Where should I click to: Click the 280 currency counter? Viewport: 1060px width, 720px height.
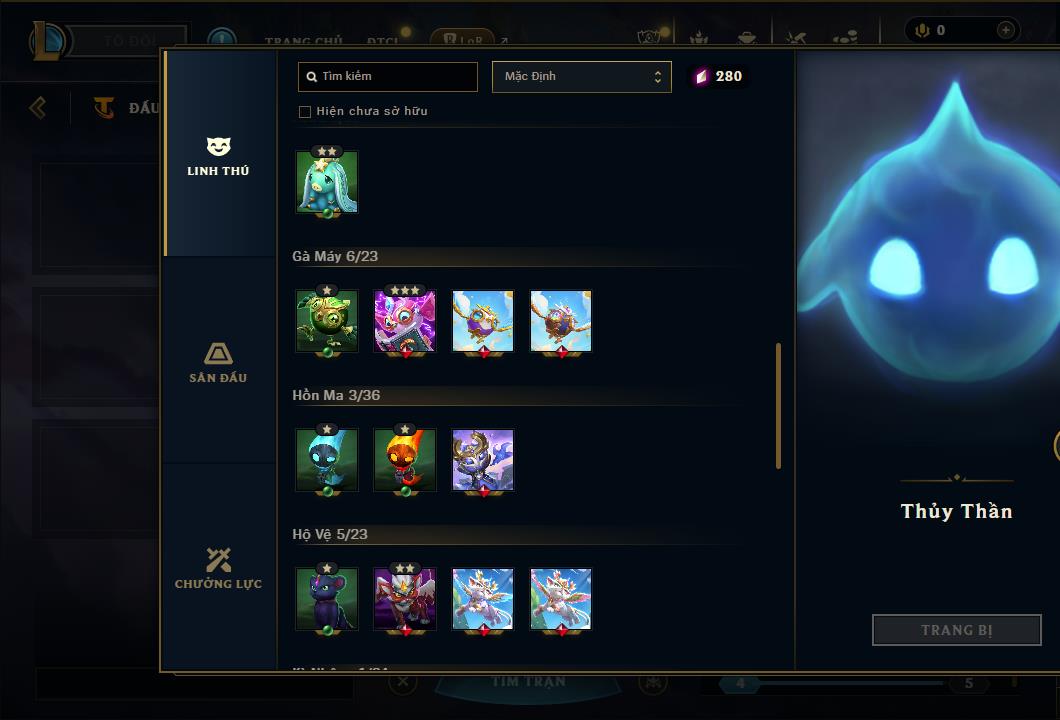click(720, 76)
